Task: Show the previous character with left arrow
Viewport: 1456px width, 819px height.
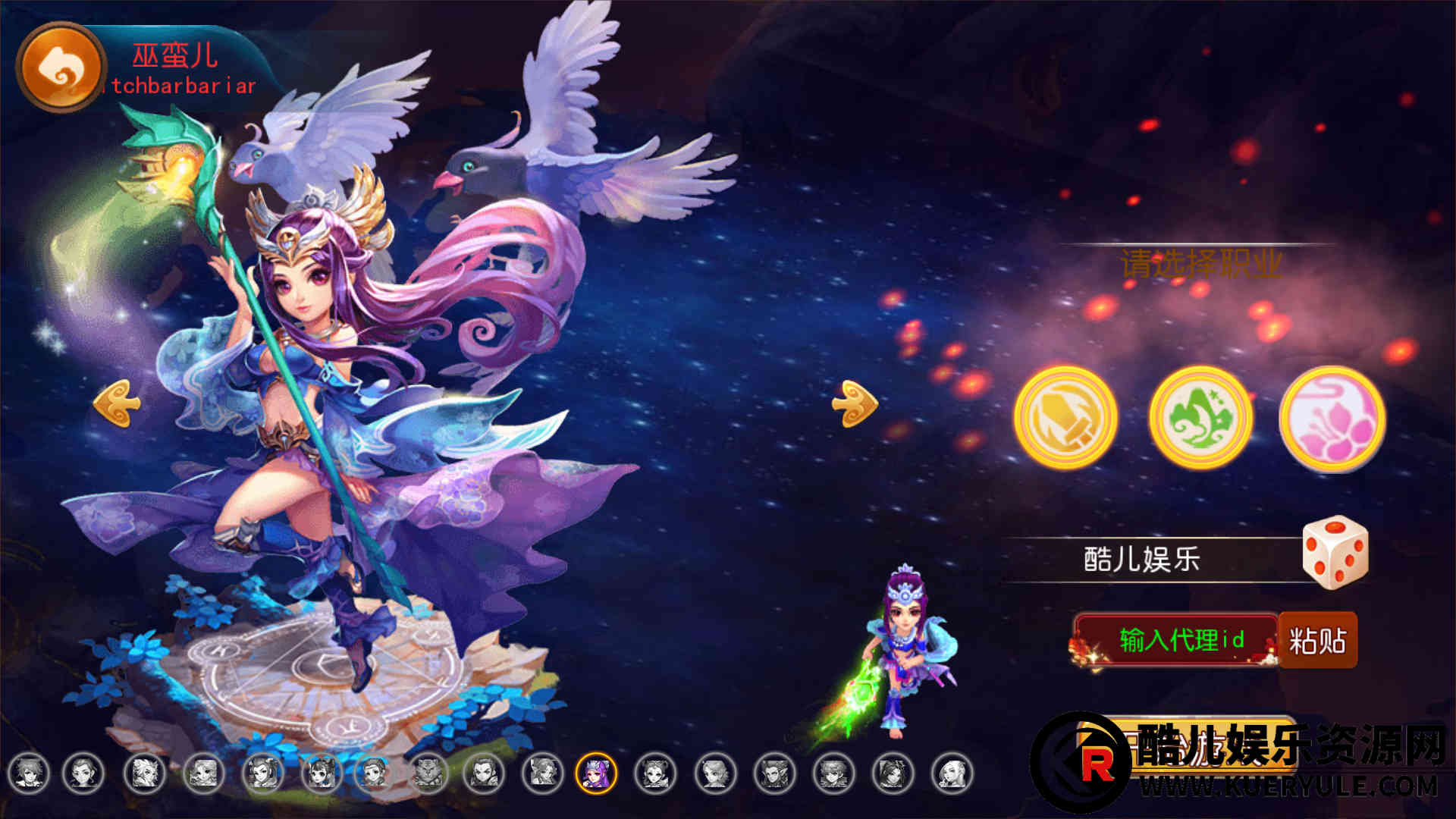Action: coord(117,403)
